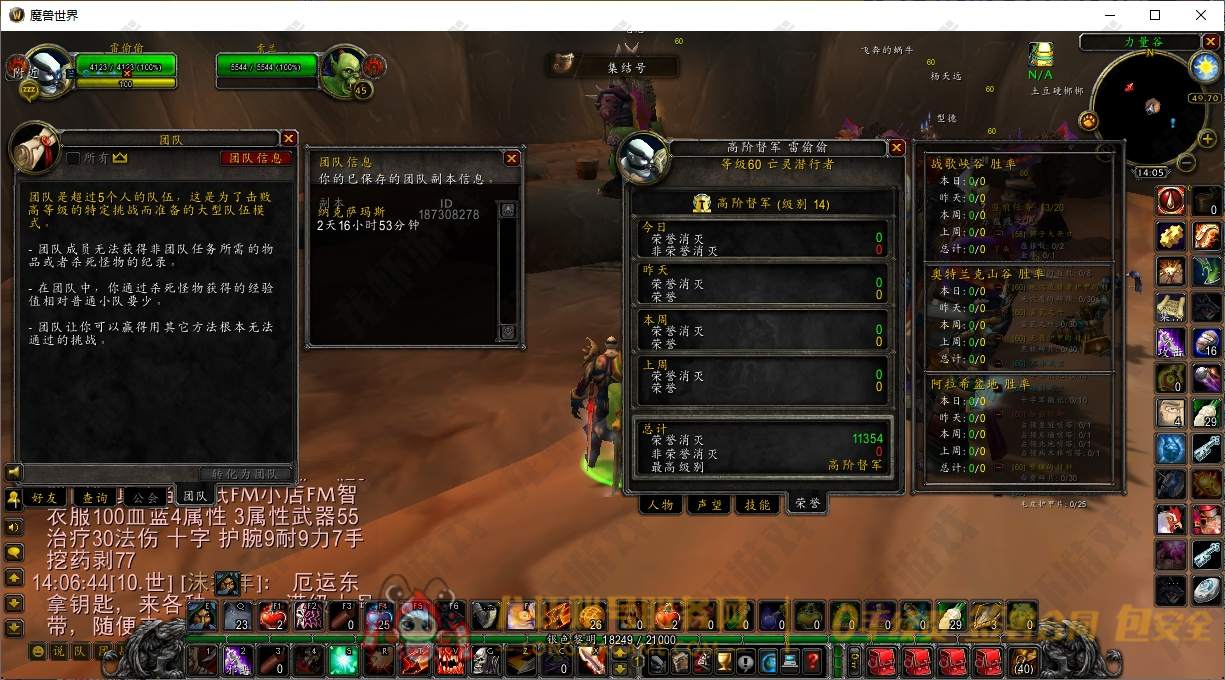Open the red question mark help button
The width and height of the screenshot is (1225, 680).
point(813,661)
